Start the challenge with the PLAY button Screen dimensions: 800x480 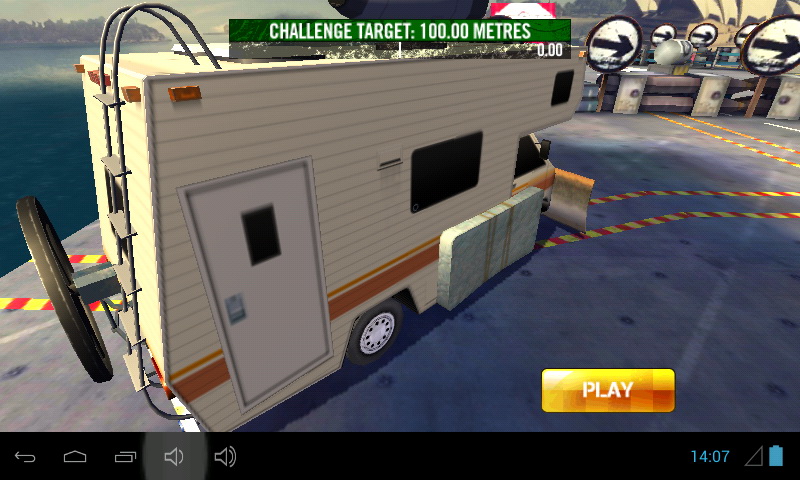(x=608, y=390)
